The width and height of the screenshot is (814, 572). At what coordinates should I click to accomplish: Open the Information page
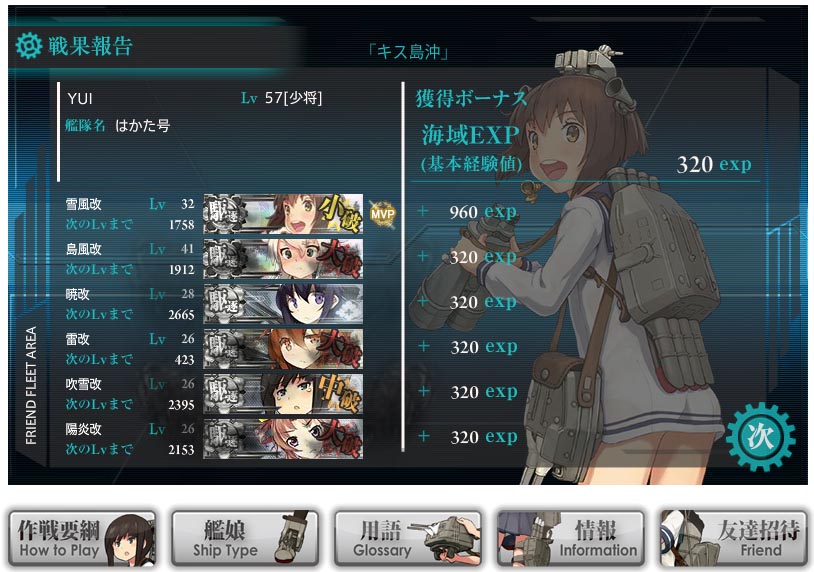click(570, 539)
